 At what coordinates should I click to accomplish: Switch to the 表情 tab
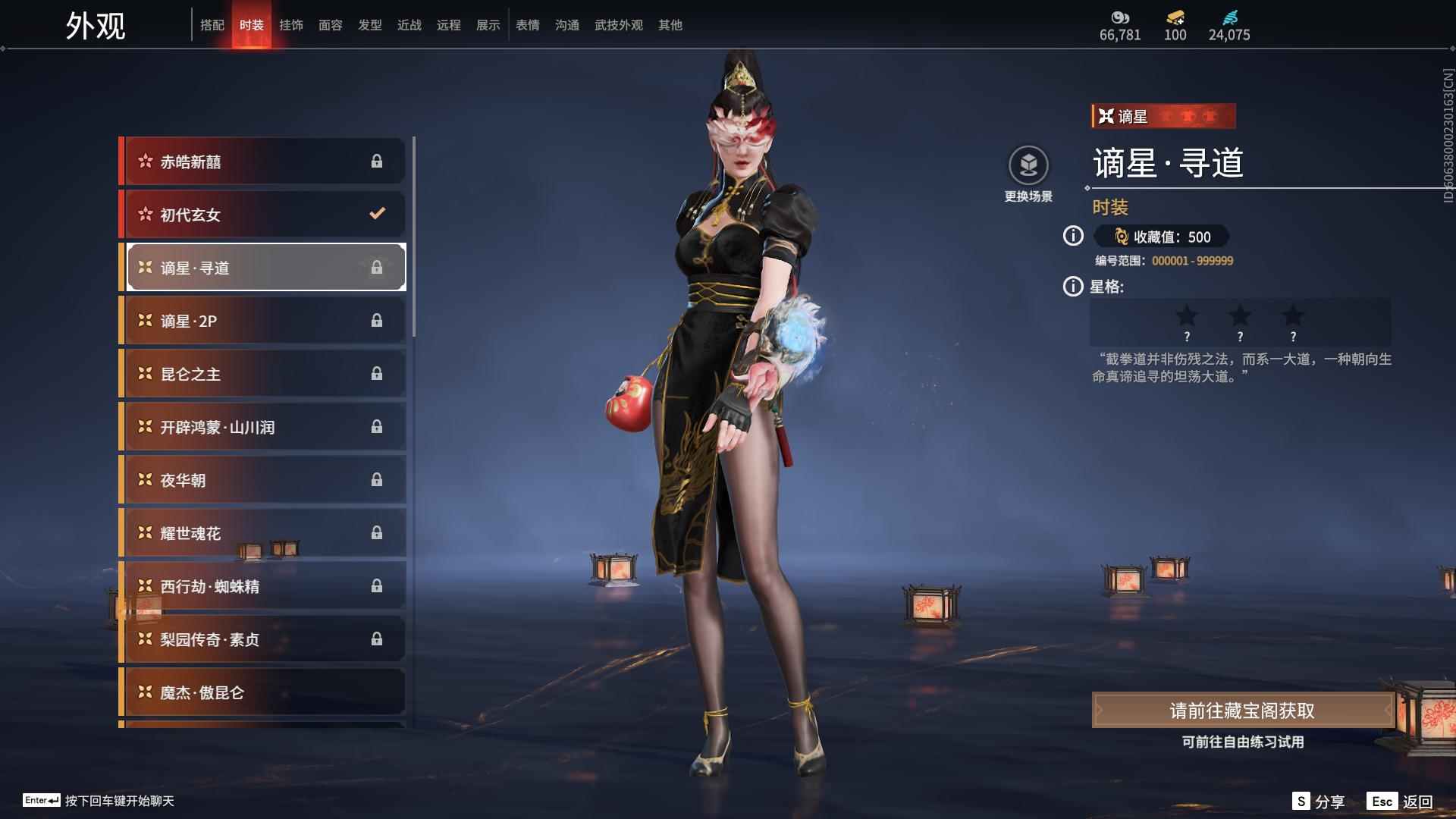[x=527, y=24]
